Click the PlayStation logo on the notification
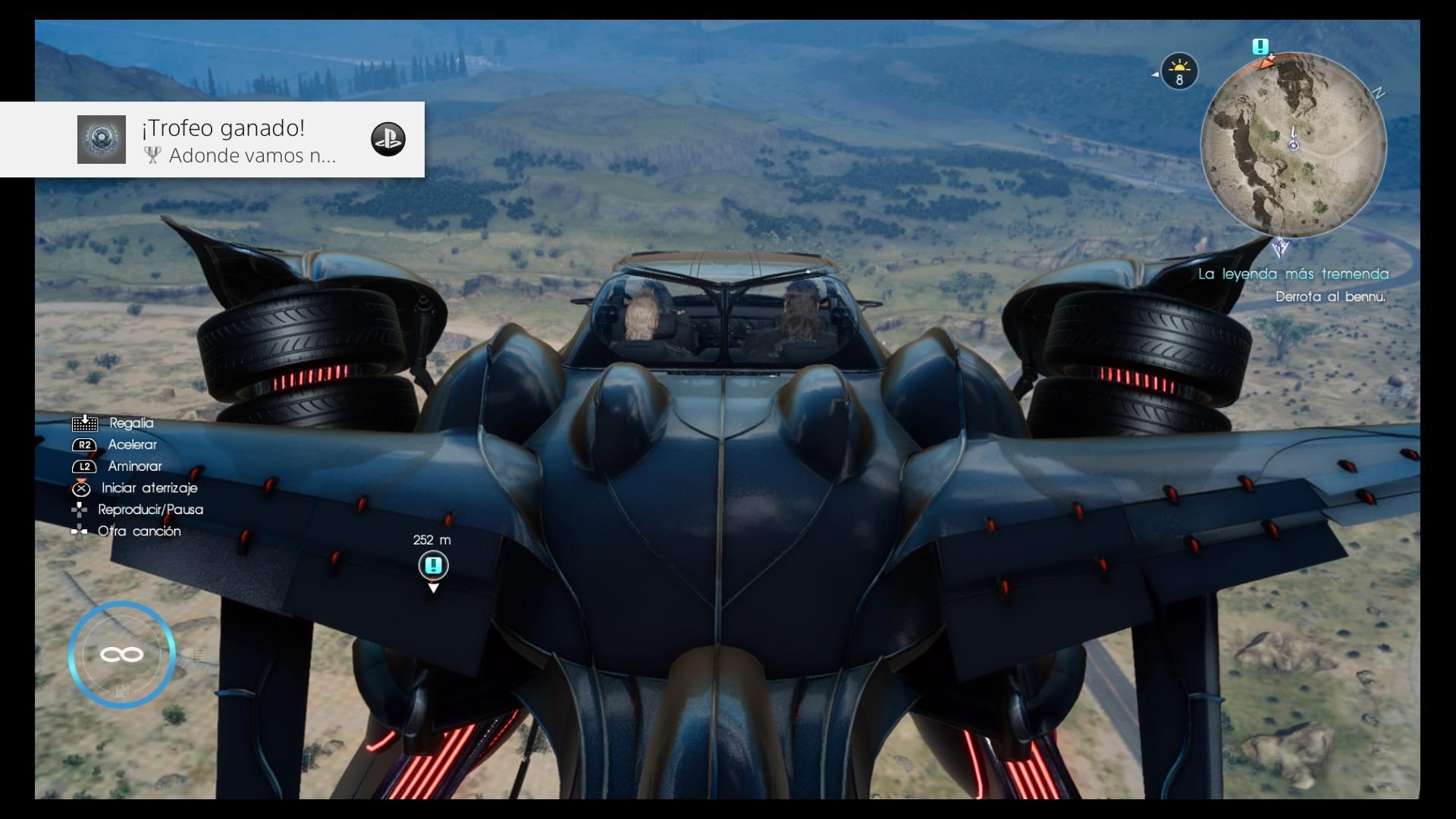 [x=388, y=140]
